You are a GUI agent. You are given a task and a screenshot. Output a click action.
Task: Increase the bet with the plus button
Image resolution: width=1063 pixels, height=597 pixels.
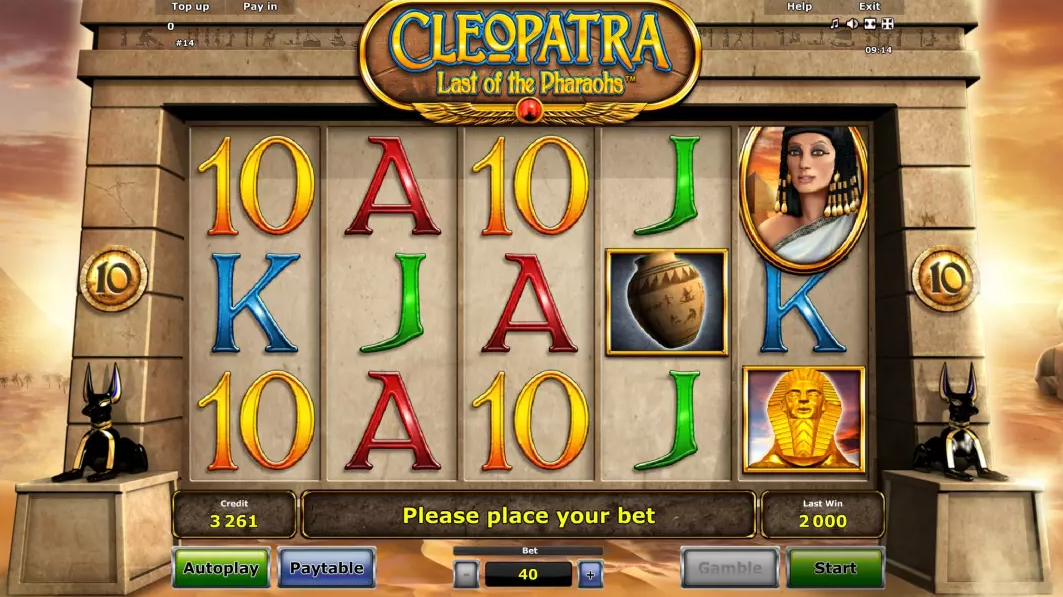pyautogui.click(x=590, y=574)
